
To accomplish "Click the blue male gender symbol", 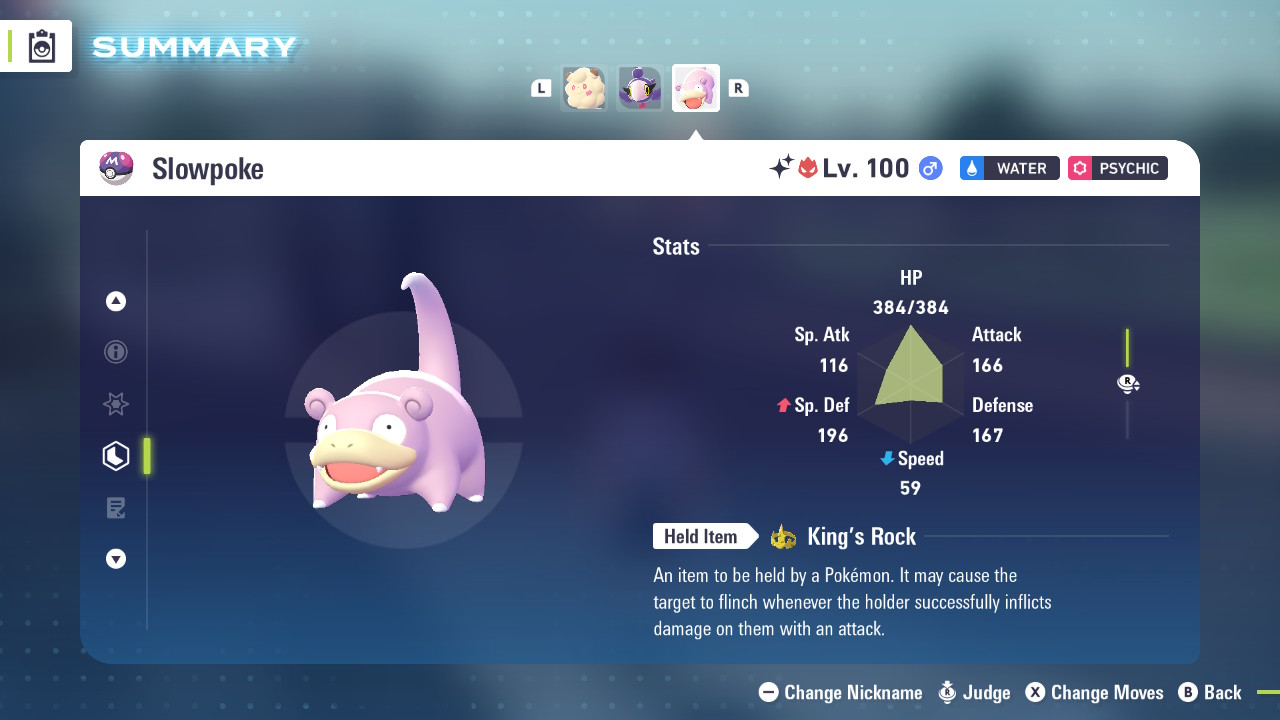I will (x=931, y=168).
